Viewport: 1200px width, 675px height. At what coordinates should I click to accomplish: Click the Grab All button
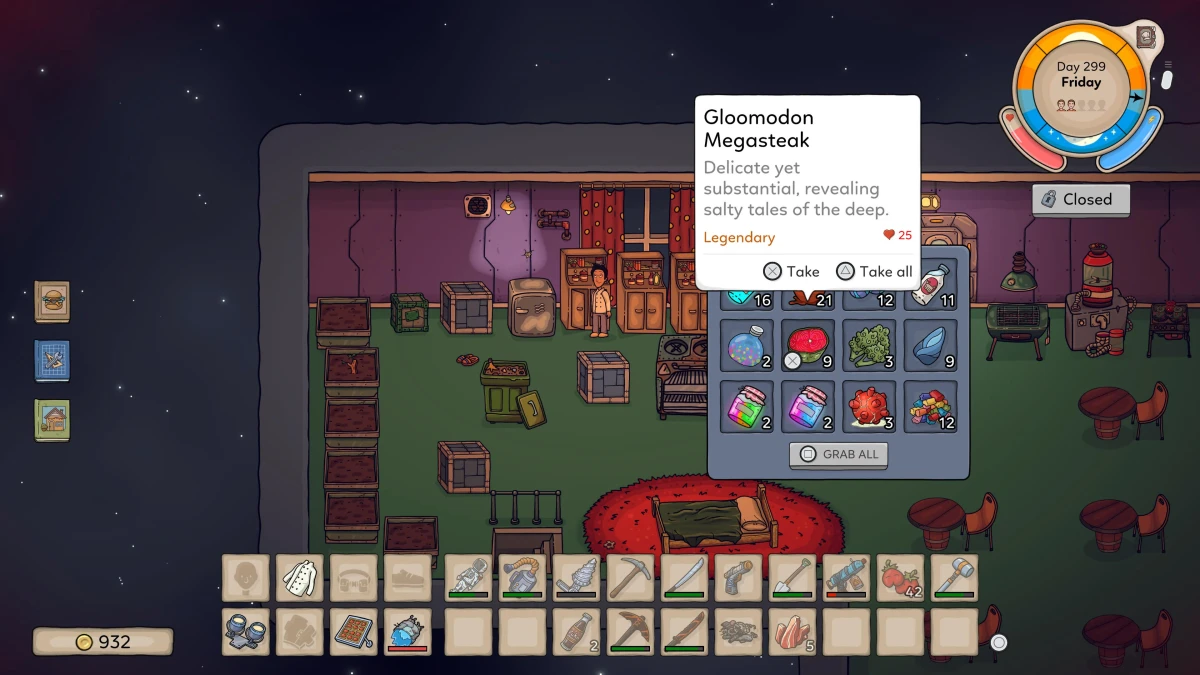click(x=838, y=454)
